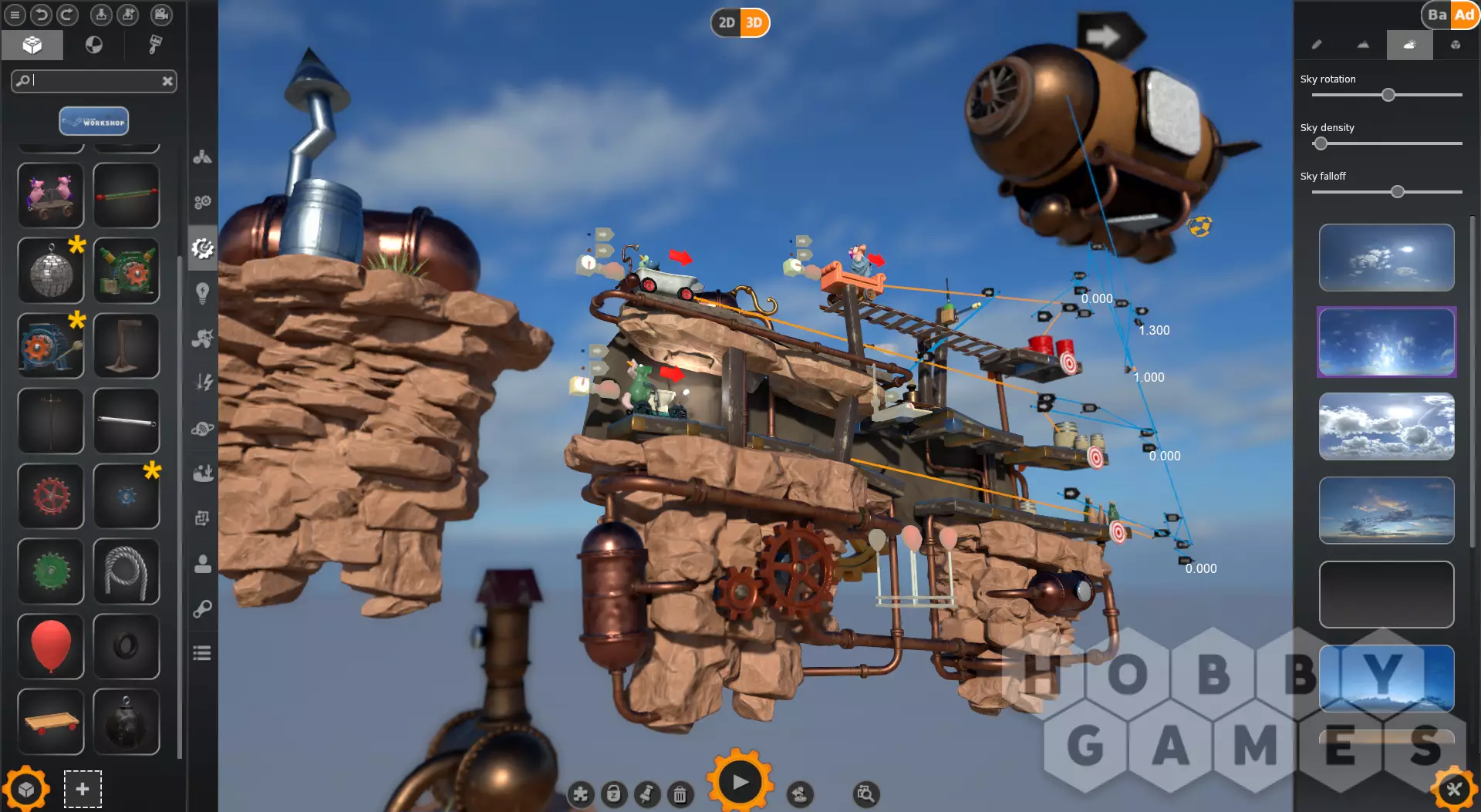Open the hamburger menu
Image resolution: width=1481 pixels, height=812 pixels.
pyautogui.click(x=15, y=15)
